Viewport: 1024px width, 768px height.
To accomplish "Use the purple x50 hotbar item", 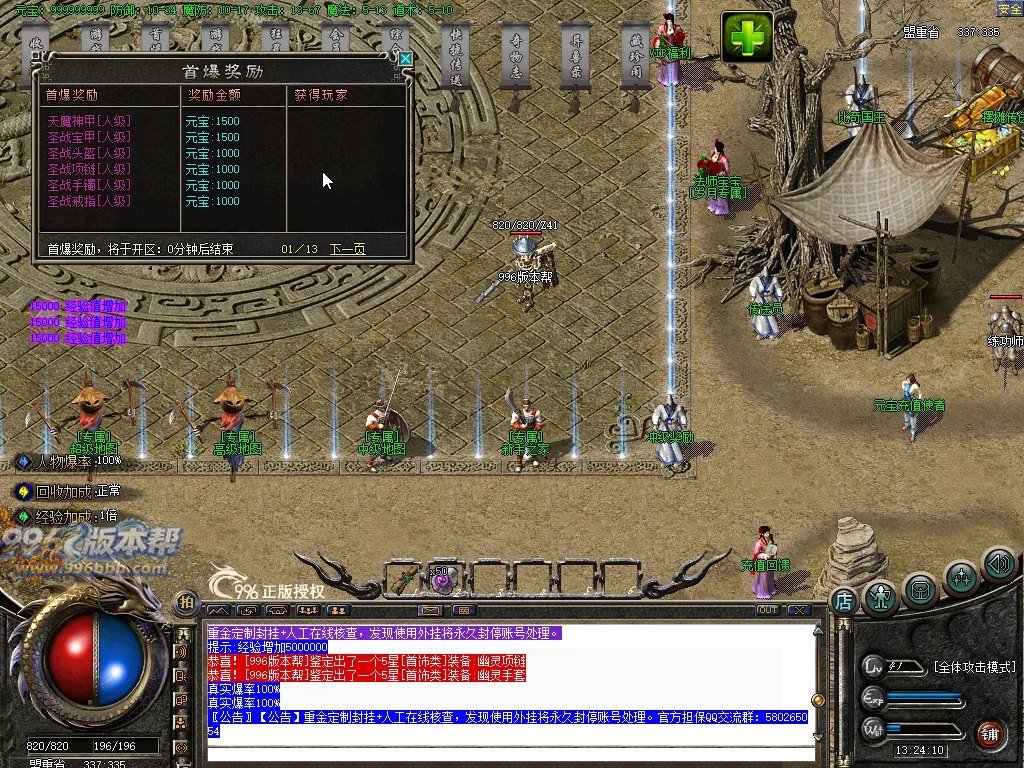I will (x=443, y=578).
